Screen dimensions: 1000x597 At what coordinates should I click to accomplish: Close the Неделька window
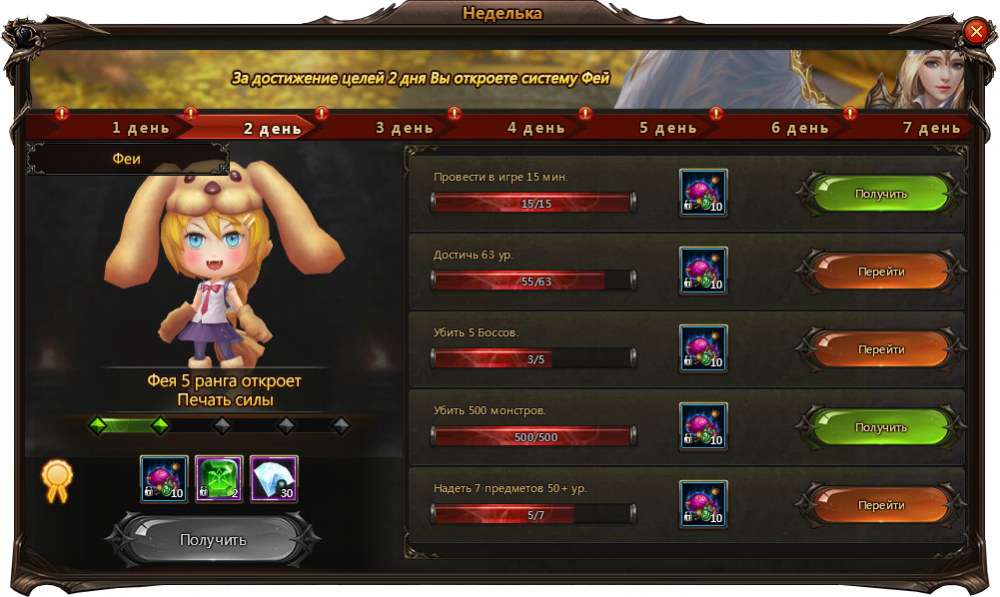click(976, 32)
